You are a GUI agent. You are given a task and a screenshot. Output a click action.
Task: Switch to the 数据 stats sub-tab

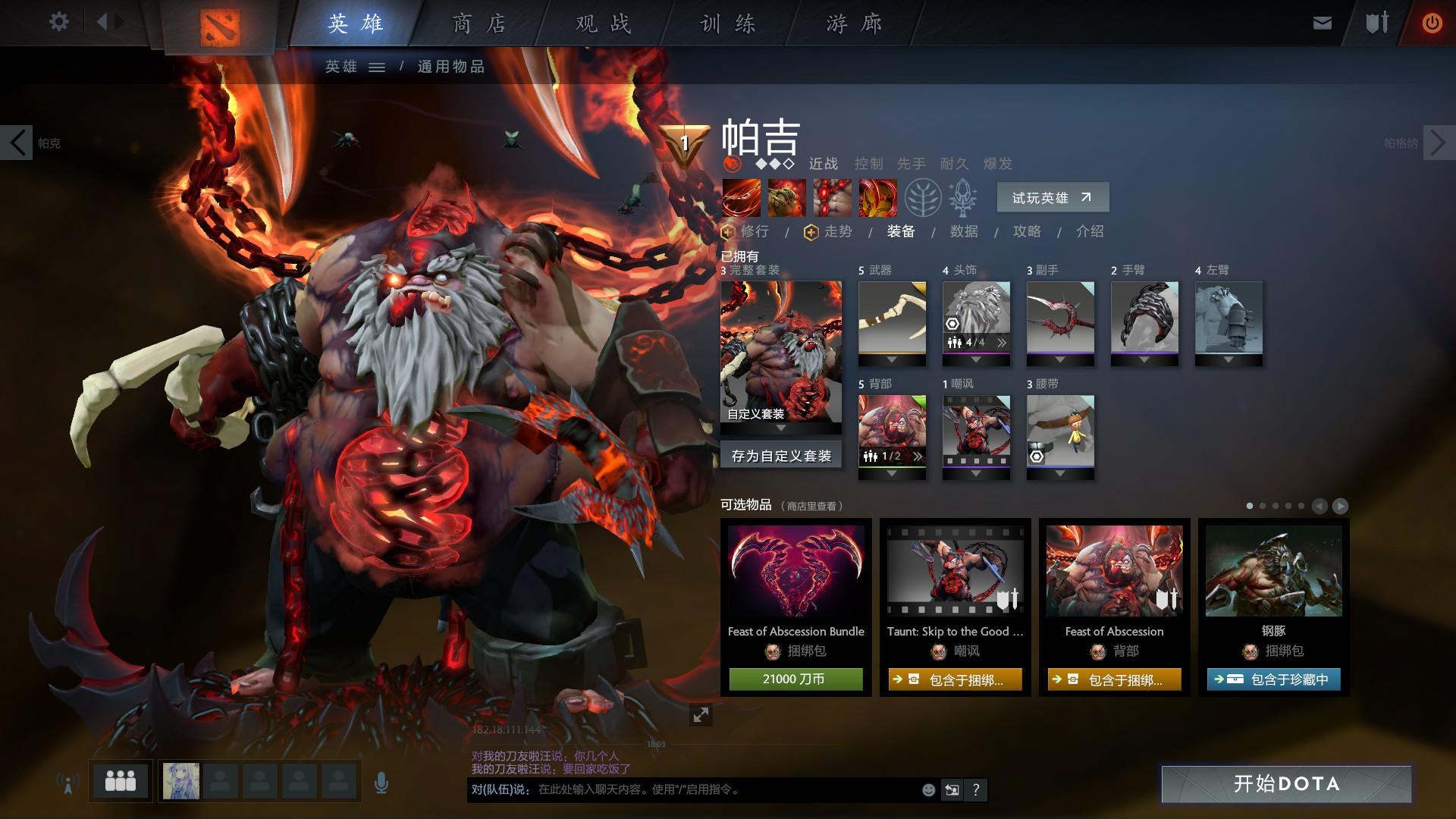point(964,231)
